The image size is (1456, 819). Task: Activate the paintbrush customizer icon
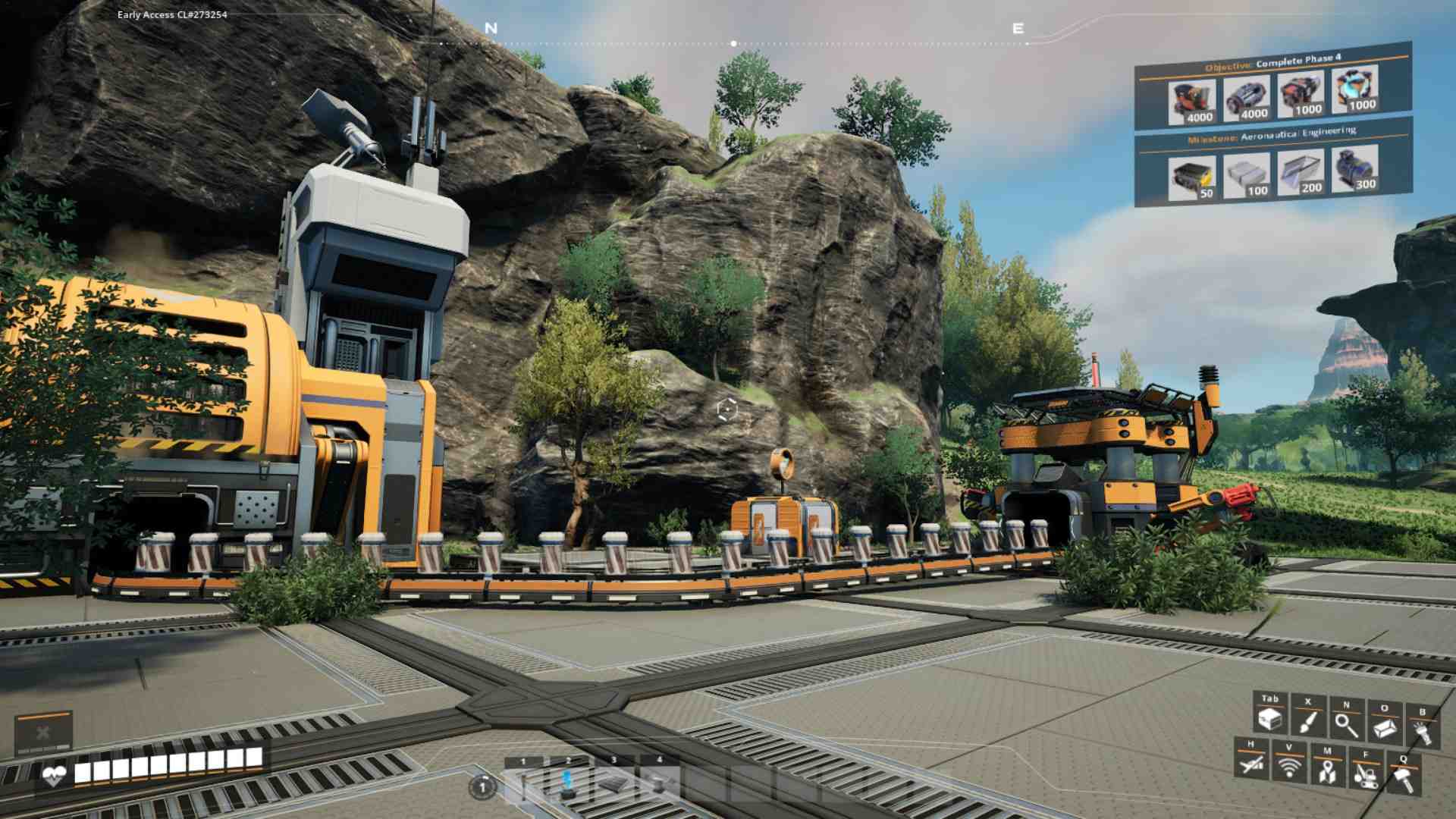click(x=1307, y=720)
